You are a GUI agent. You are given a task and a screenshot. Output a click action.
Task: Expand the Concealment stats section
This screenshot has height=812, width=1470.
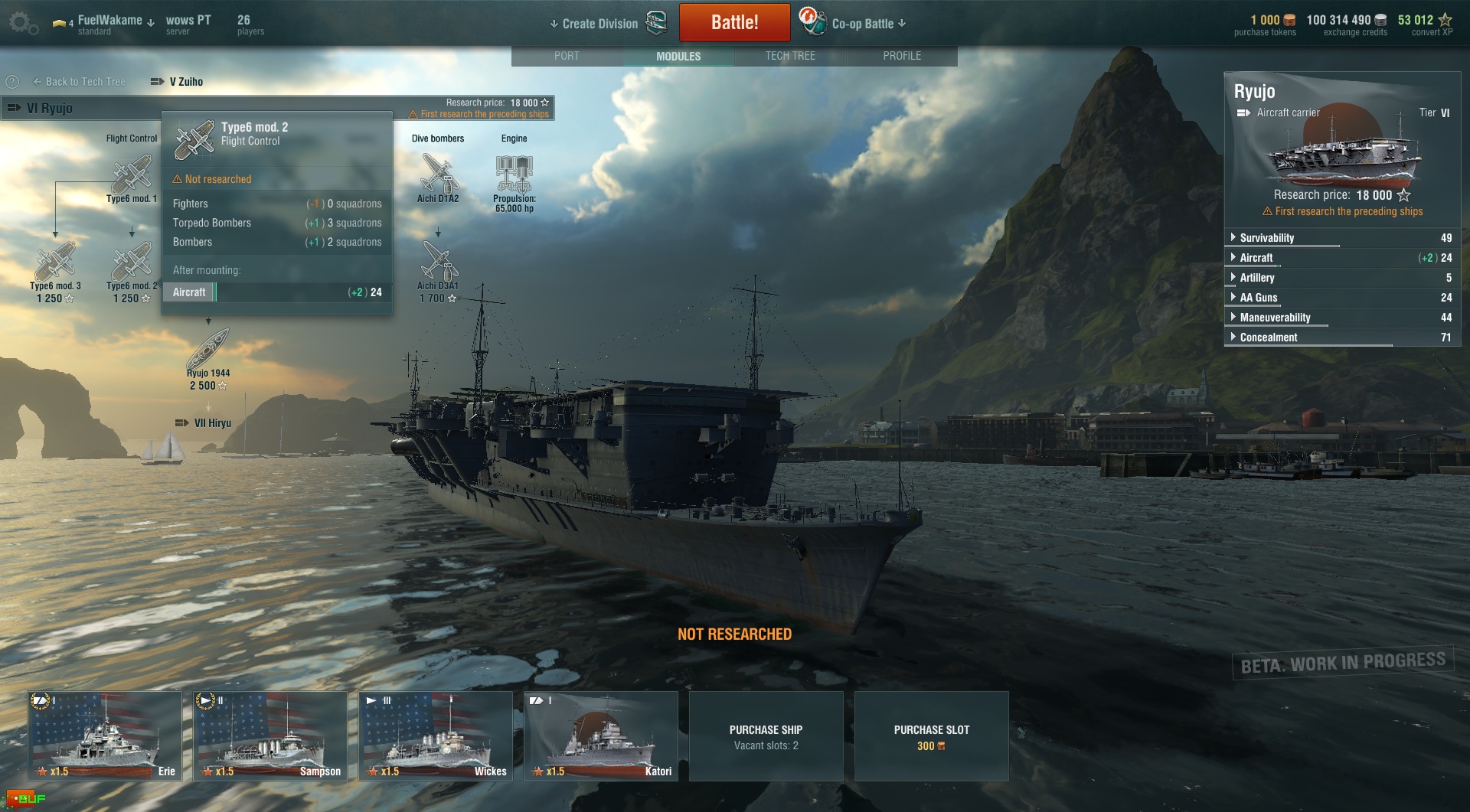(x=1268, y=338)
